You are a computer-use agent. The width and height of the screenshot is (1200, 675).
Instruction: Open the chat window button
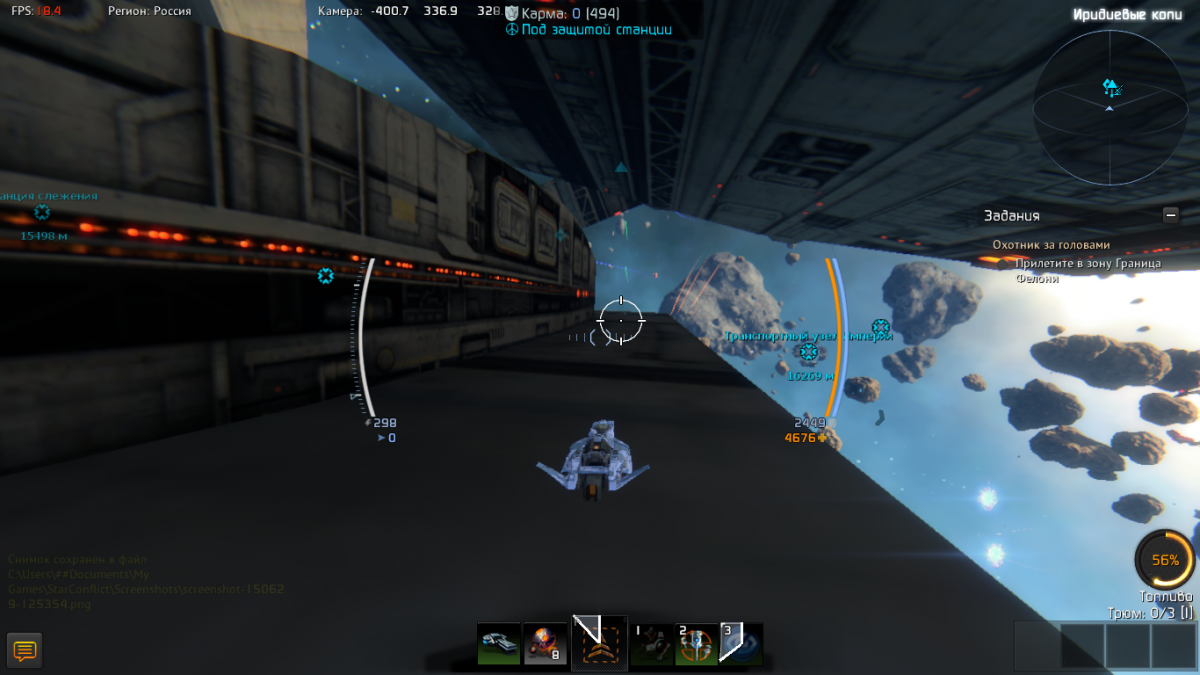(x=25, y=651)
